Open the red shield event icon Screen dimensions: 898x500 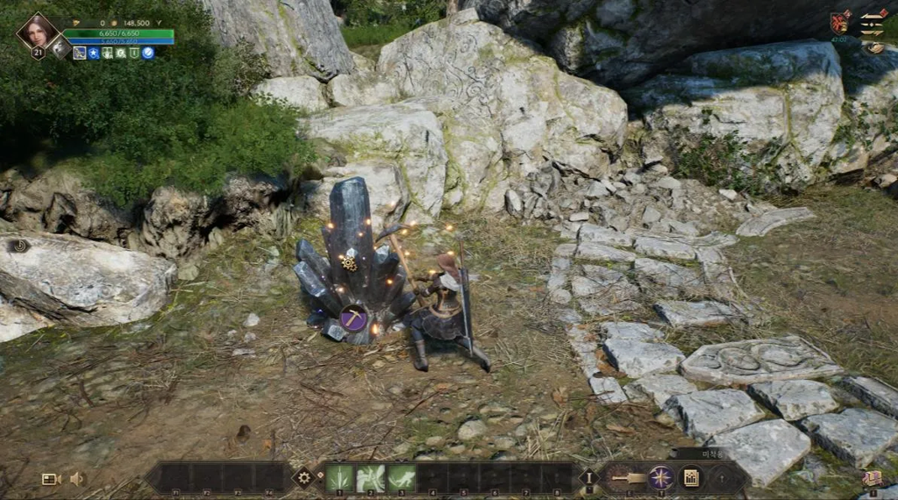coord(839,22)
